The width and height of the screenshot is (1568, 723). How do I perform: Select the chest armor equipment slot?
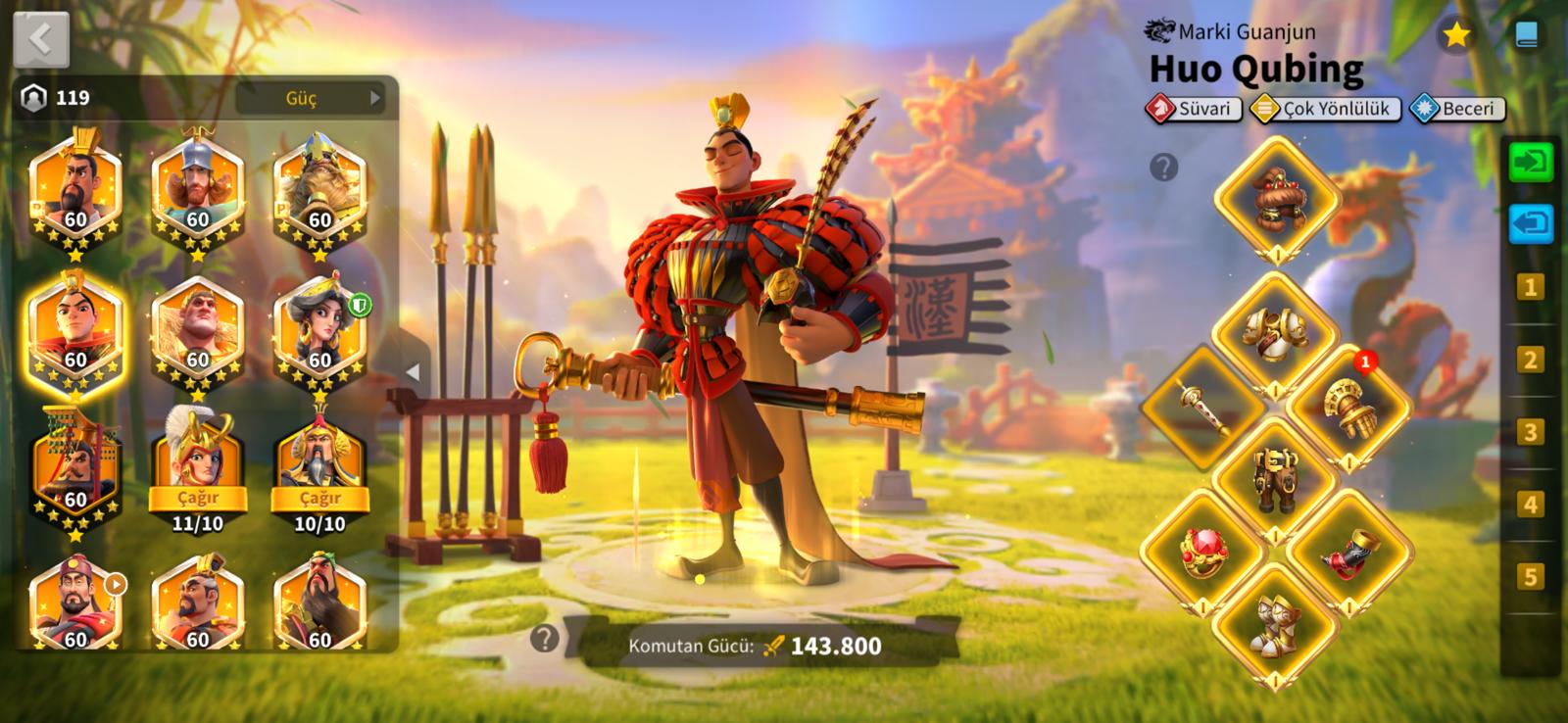point(1275,335)
